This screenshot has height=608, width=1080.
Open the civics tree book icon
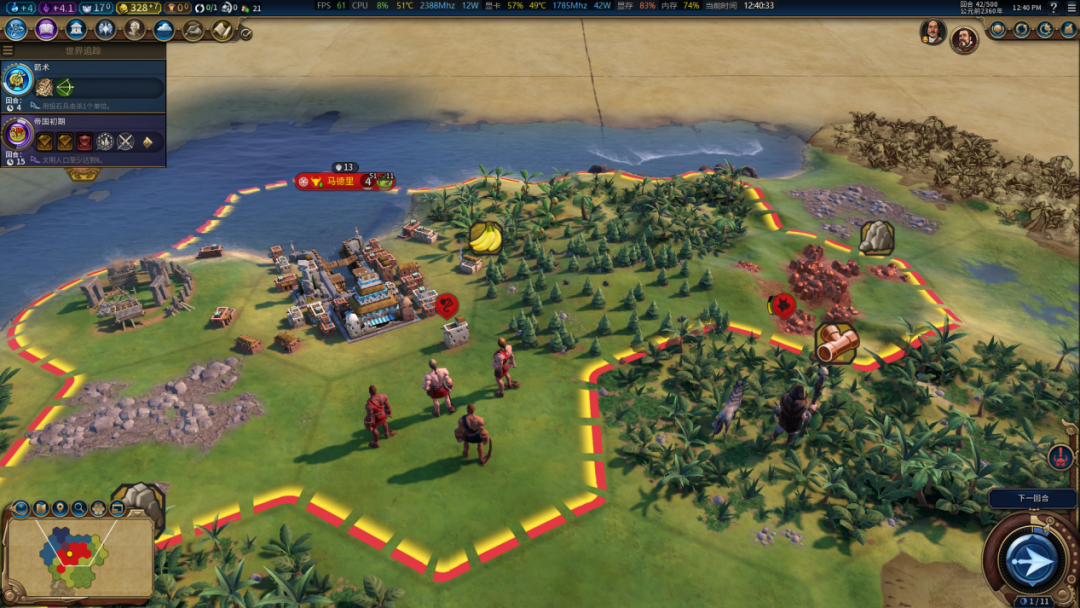(46, 29)
